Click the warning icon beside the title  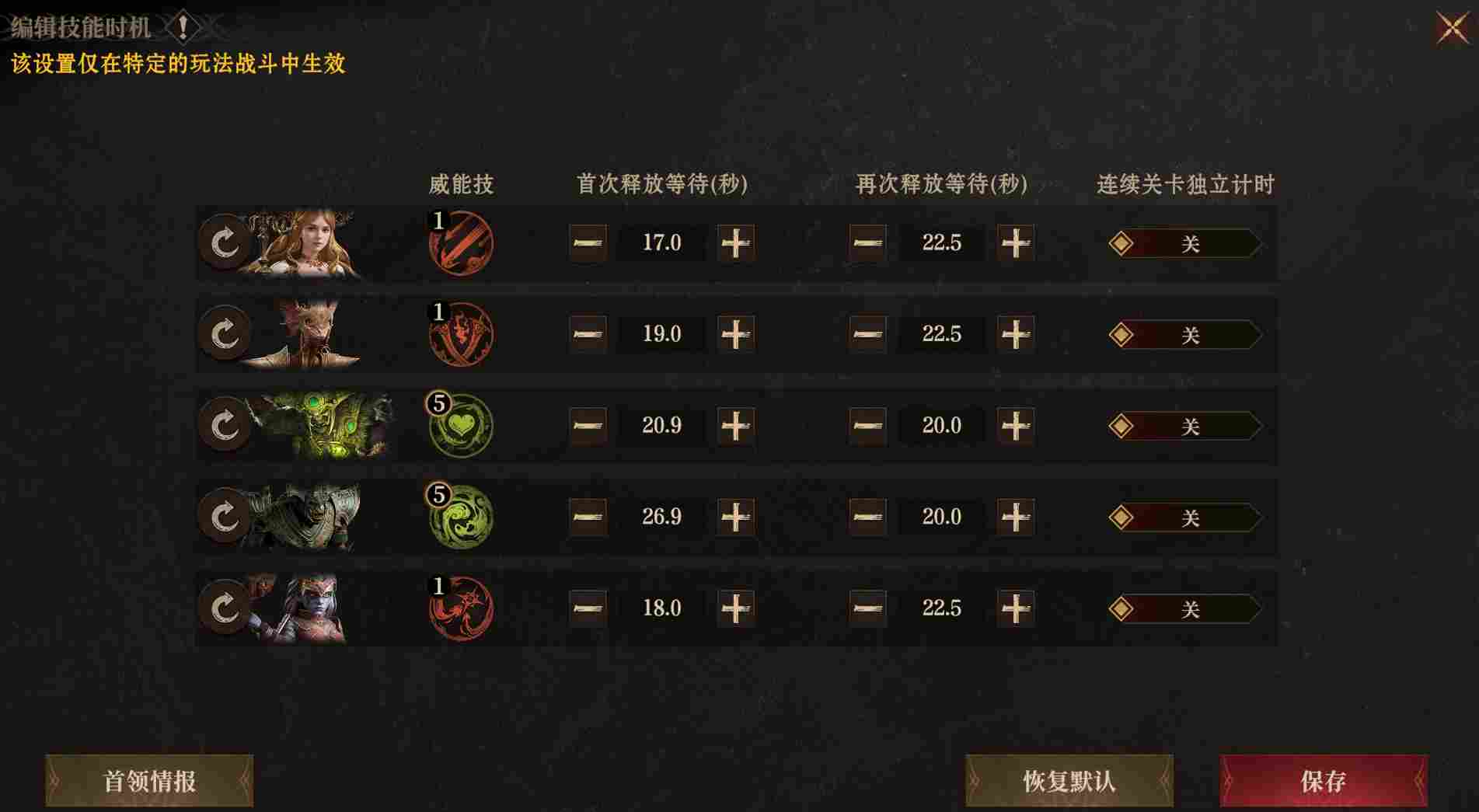[182, 25]
